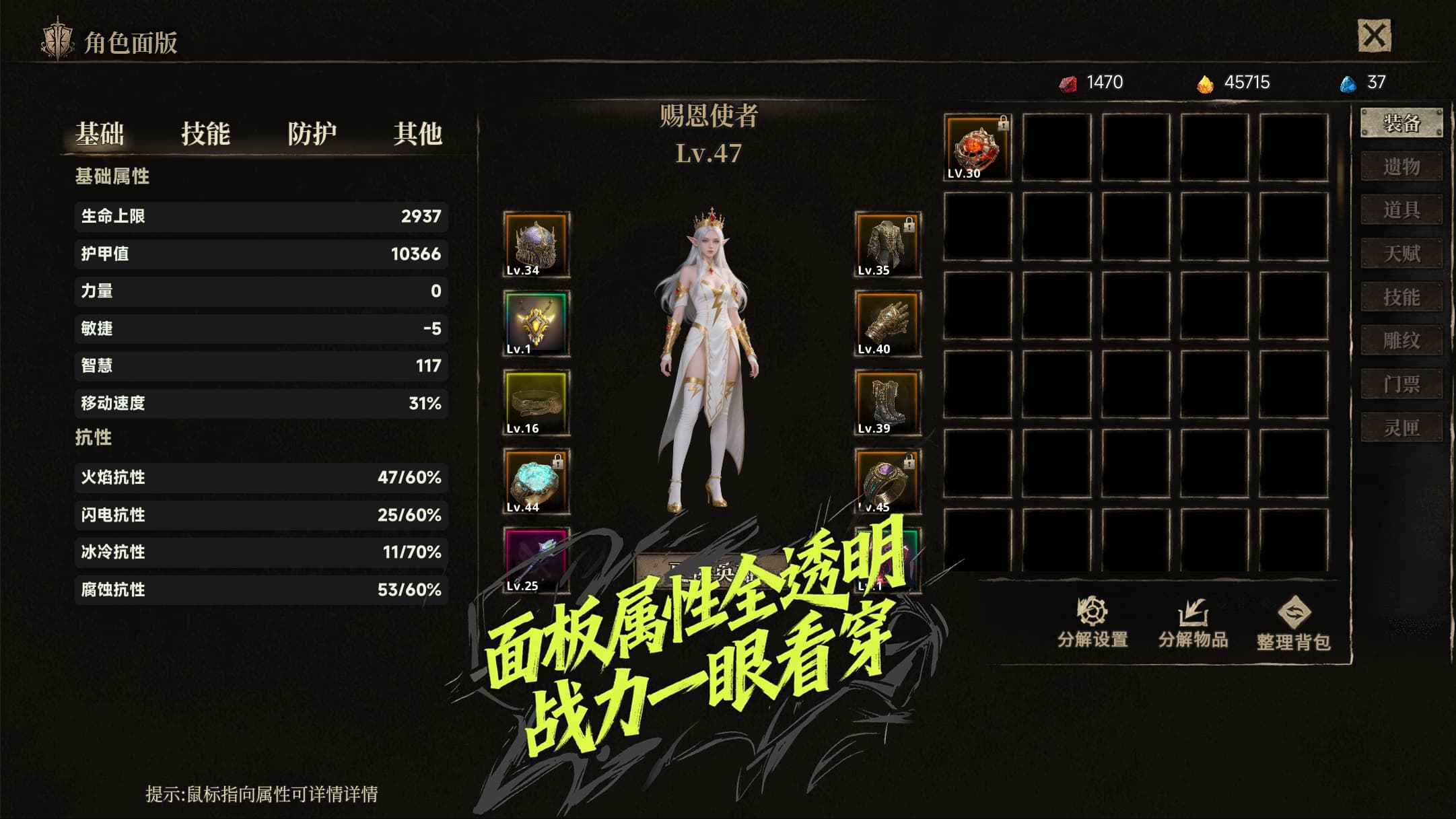Click the blue gem currency icon showing 37
The height and width of the screenshot is (819, 1456).
click(x=1348, y=82)
